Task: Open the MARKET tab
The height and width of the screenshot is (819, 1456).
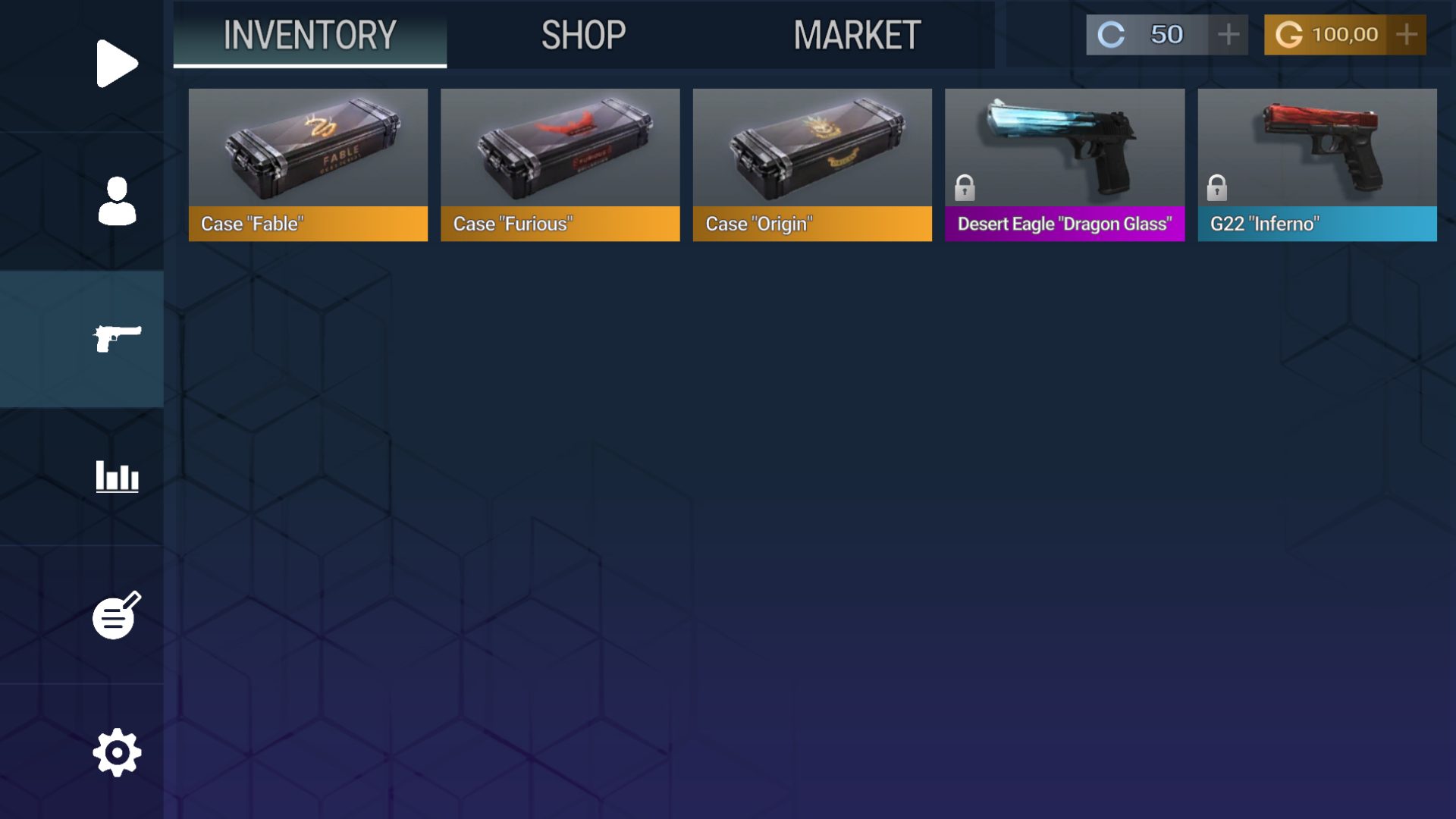Action: 855,35
